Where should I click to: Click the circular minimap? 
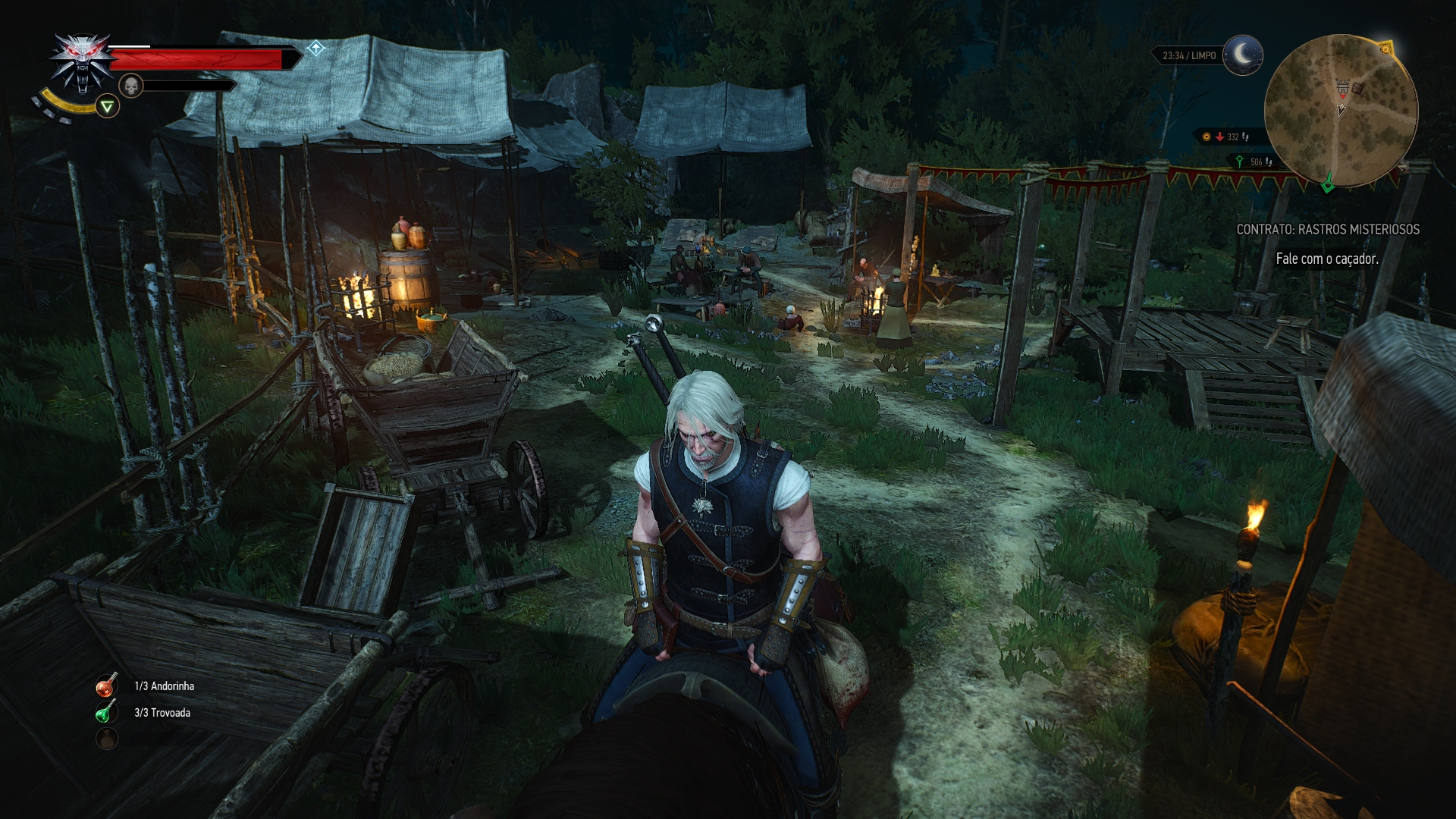(1340, 111)
